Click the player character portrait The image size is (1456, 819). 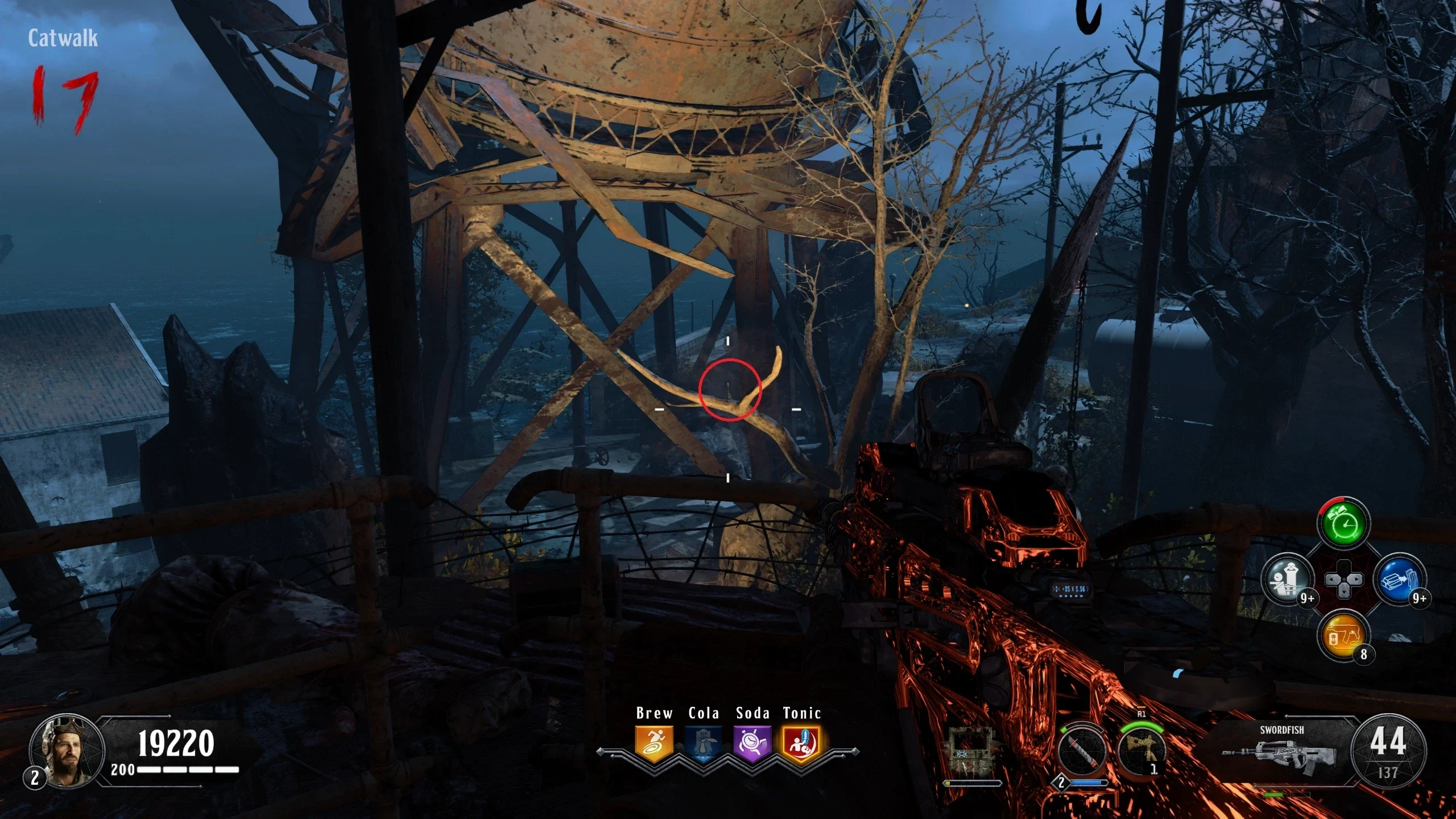click(x=67, y=752)
